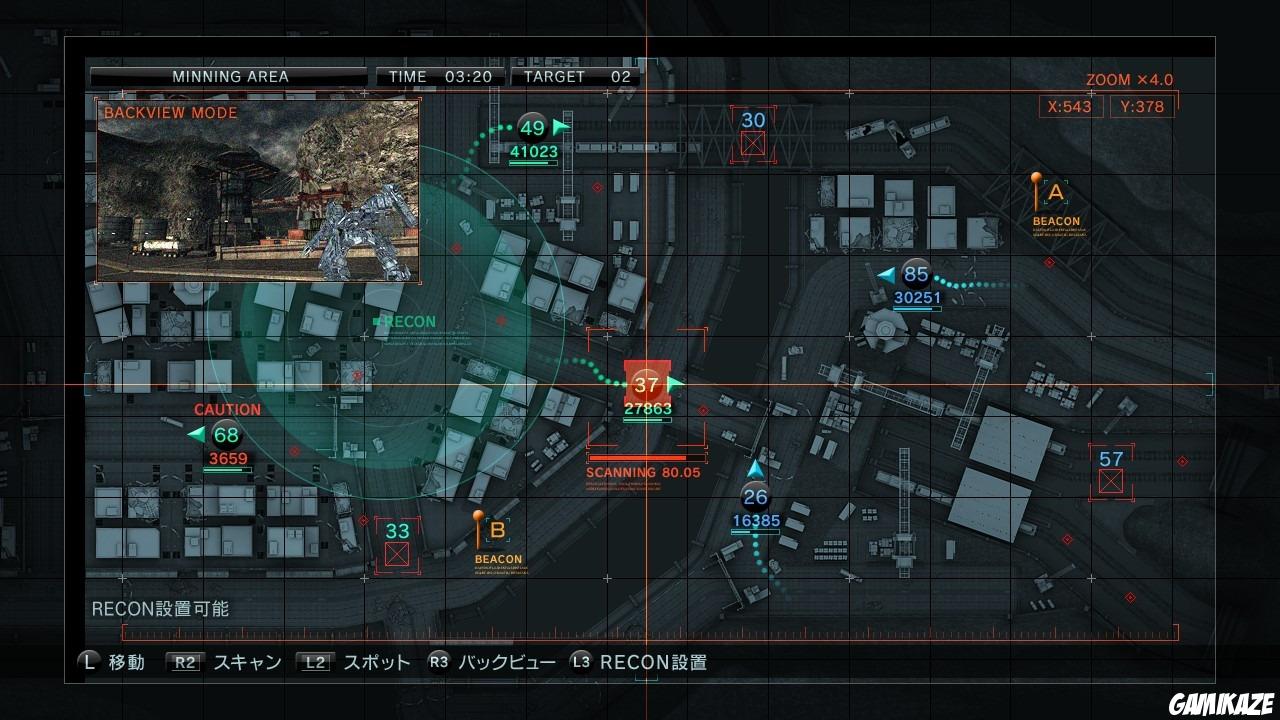Select scanned target 37 in red frame
The image size is (1280, 720).
pyautogui.click(x=646, y=384)
